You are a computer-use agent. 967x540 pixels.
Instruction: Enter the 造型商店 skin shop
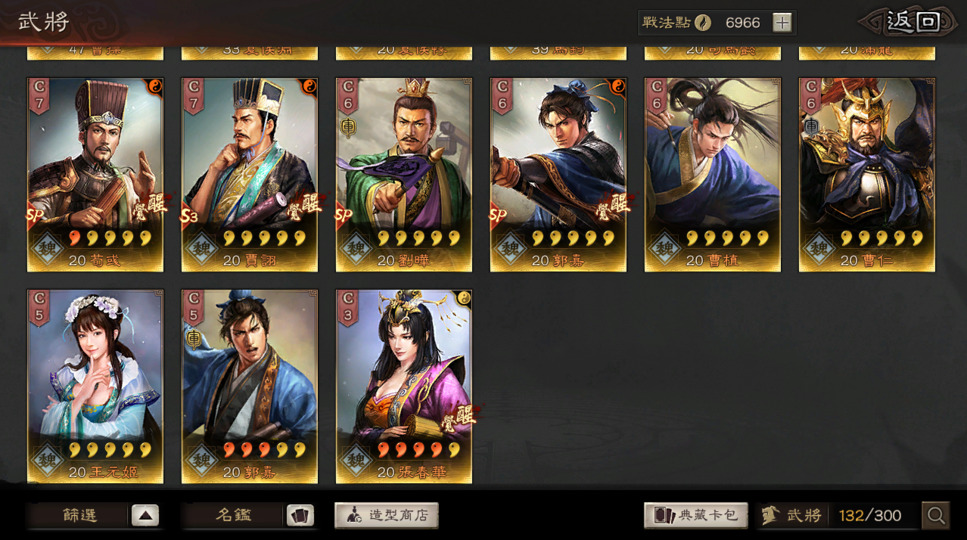click(x=386, y=516)
